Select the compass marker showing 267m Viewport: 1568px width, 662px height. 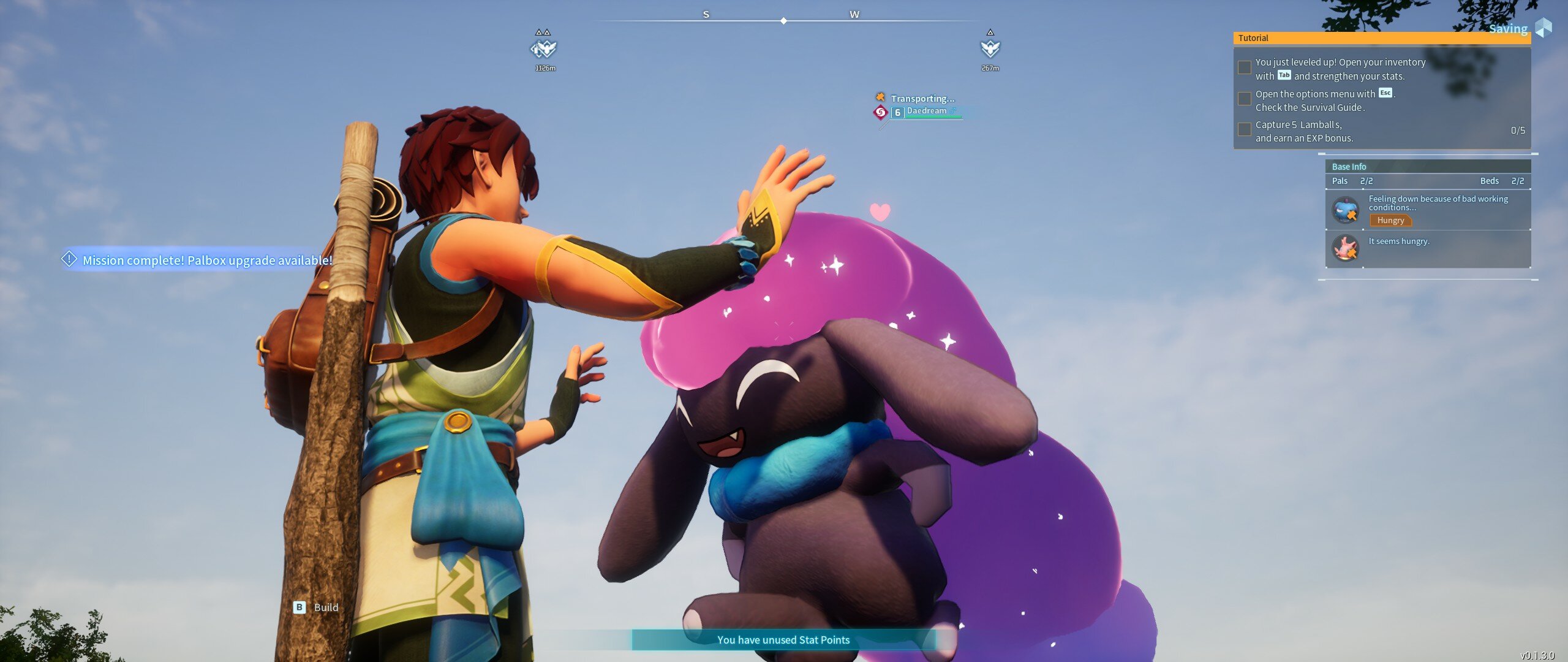pyautogui.click(x=990, y=48)
